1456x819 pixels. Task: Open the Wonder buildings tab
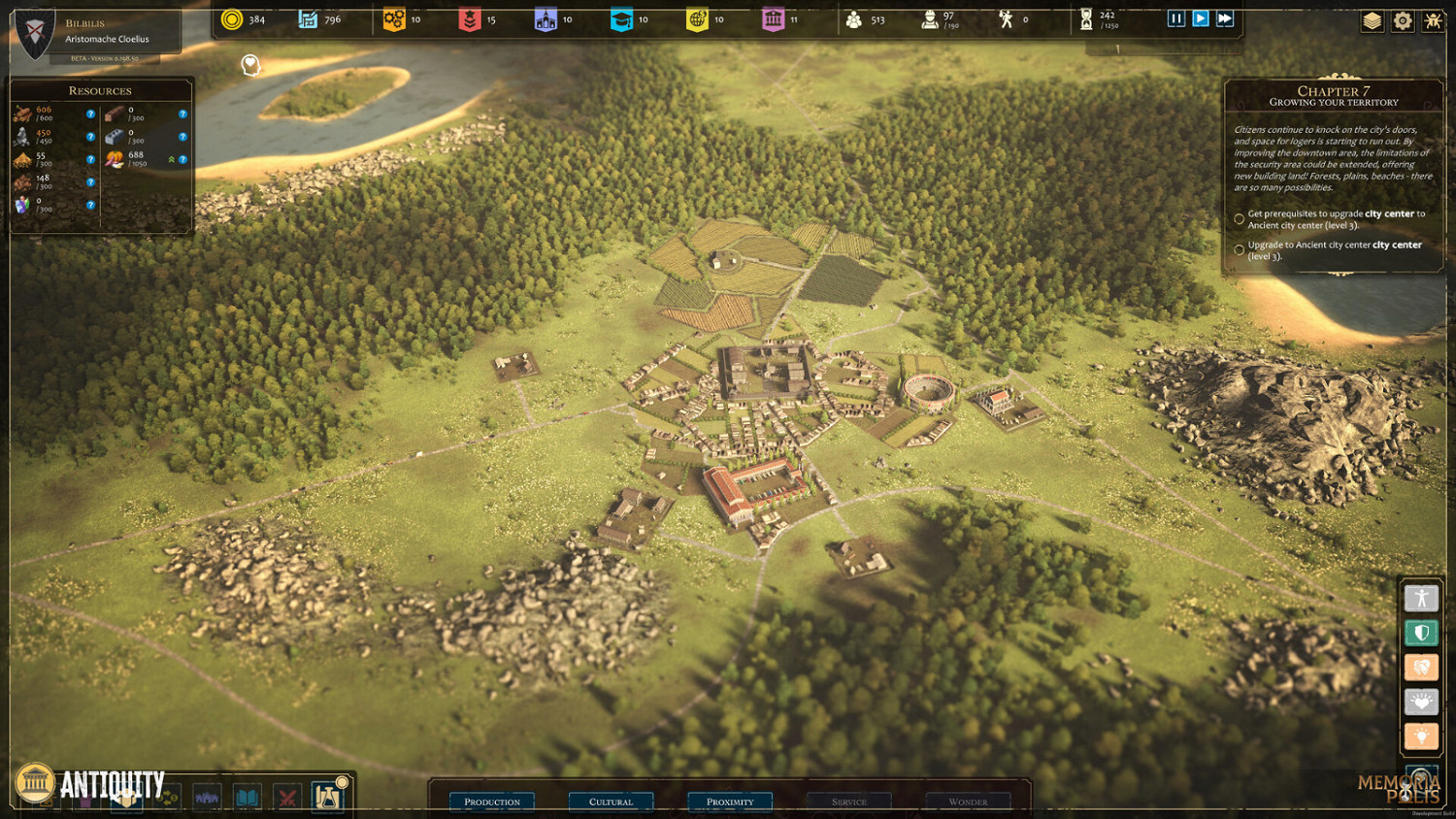tap(968, 802)
